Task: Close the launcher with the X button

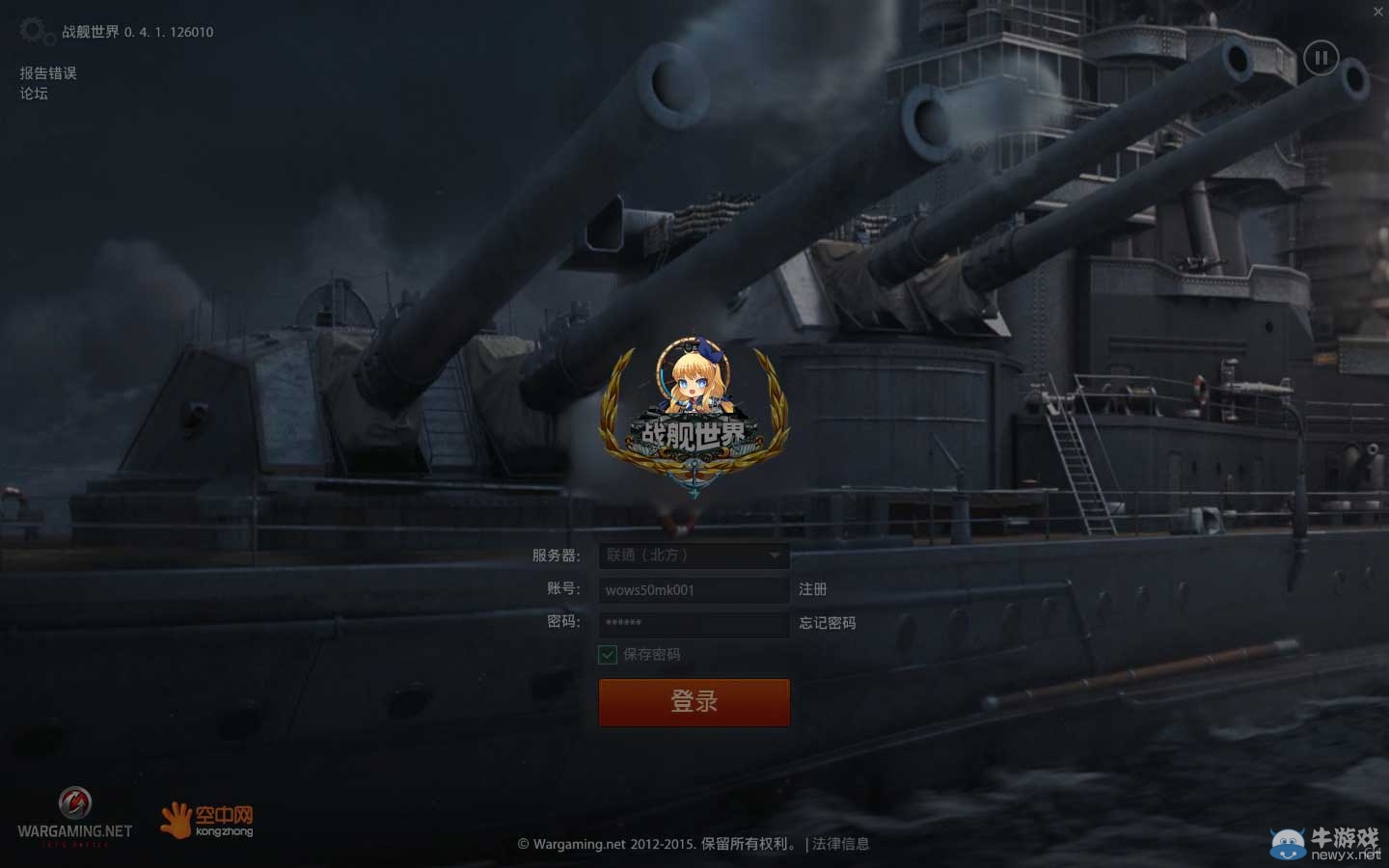Action: click(x=1377, y=12)
